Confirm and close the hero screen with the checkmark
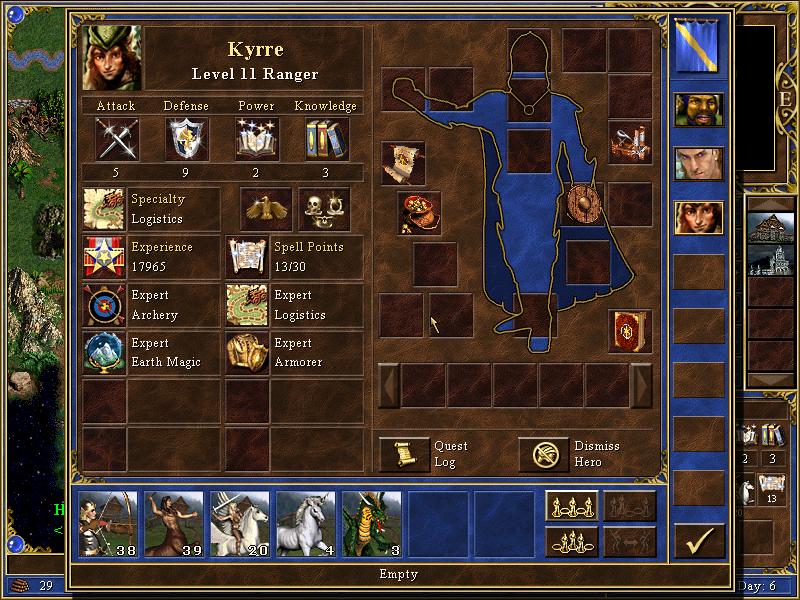The image size is (800, 600). point(699,541)
